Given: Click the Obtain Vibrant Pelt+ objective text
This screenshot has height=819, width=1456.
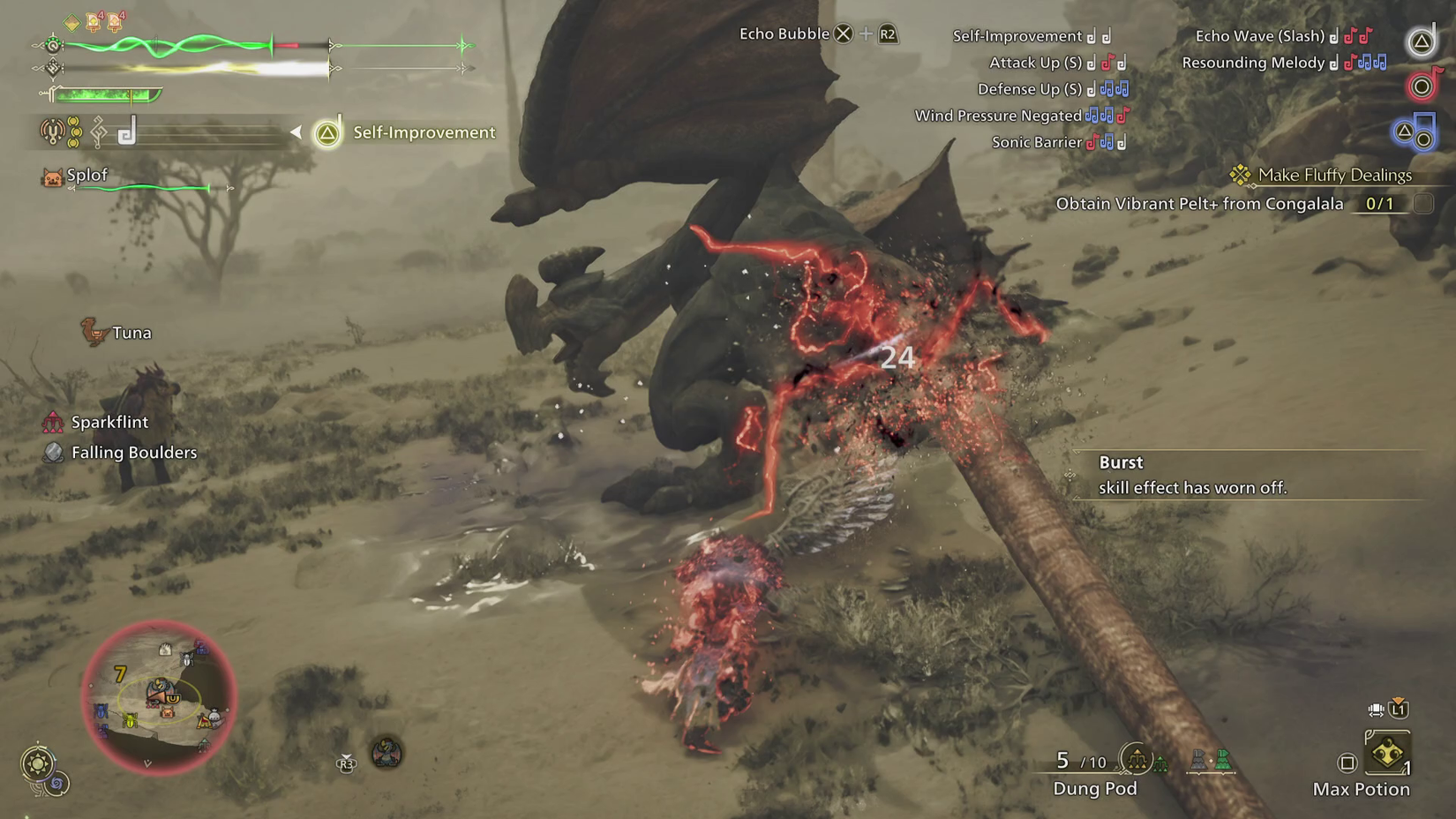Looking at the screenshot, I should (x=1200, y=203).
